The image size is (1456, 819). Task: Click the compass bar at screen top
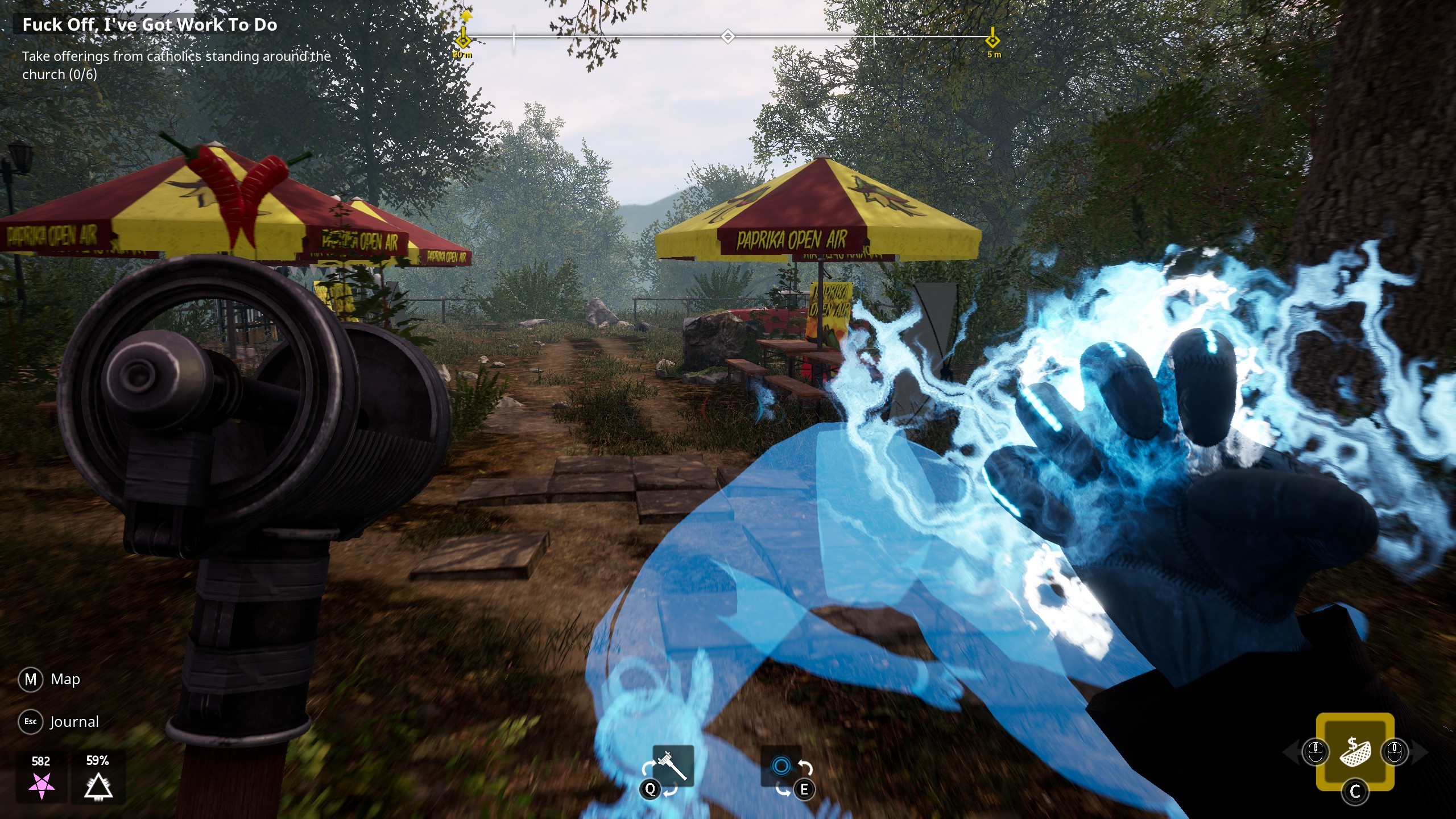pyautogui.click(x=728, y=35)
